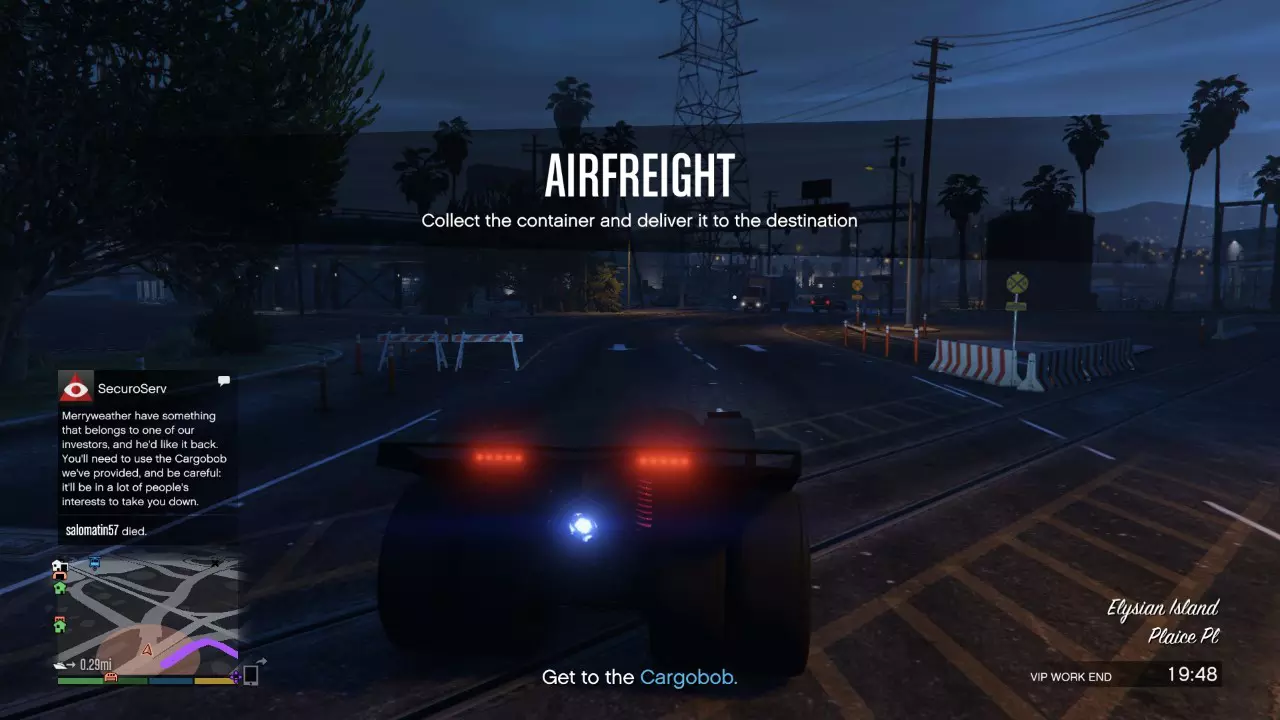Viewport: 1280px width, 720px height.
Task: Click the VIP WORK END label
Action: coord(1070,677)
